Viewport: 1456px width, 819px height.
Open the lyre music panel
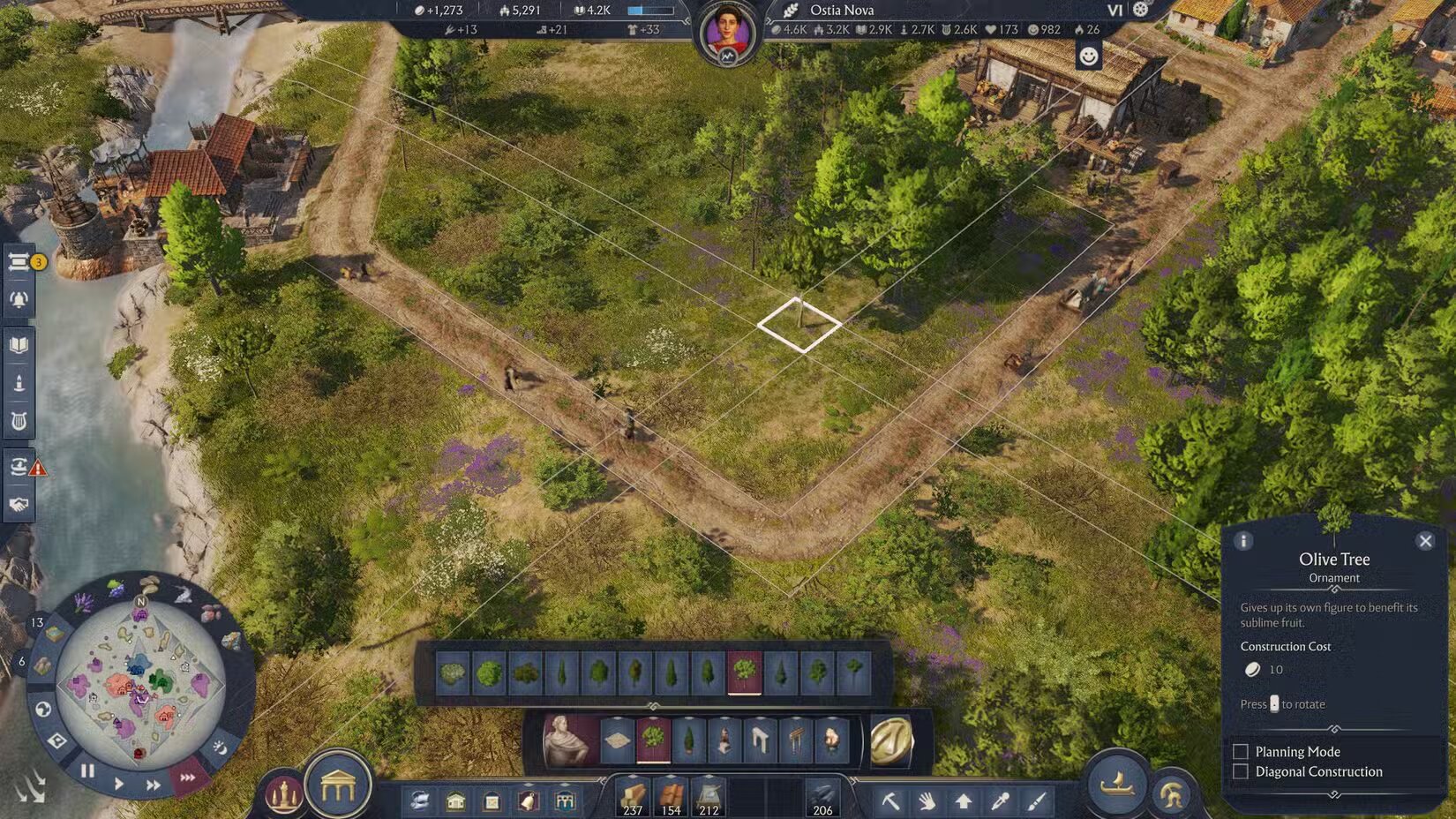[18, 421]
